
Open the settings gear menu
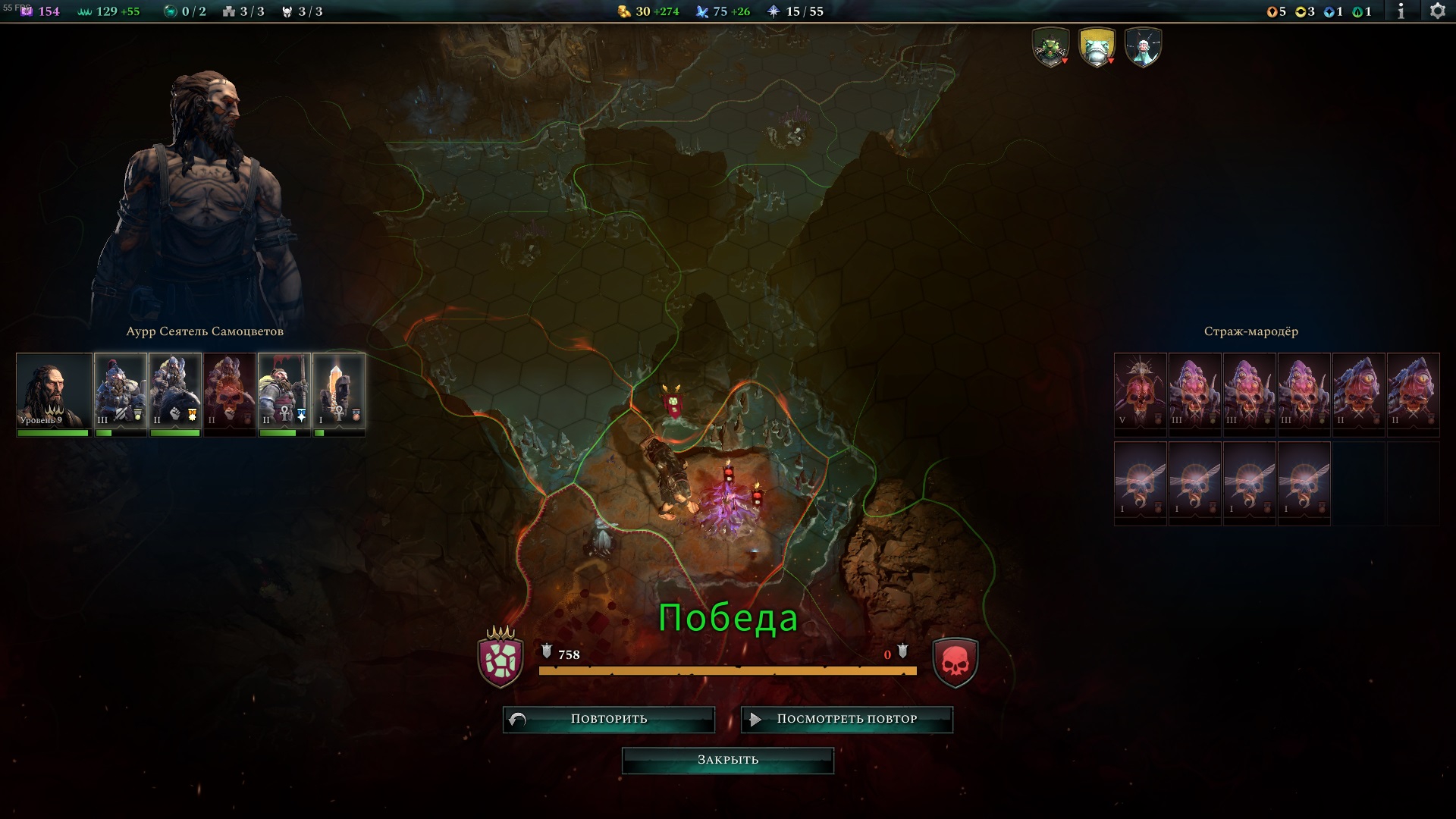(1437, 11)
